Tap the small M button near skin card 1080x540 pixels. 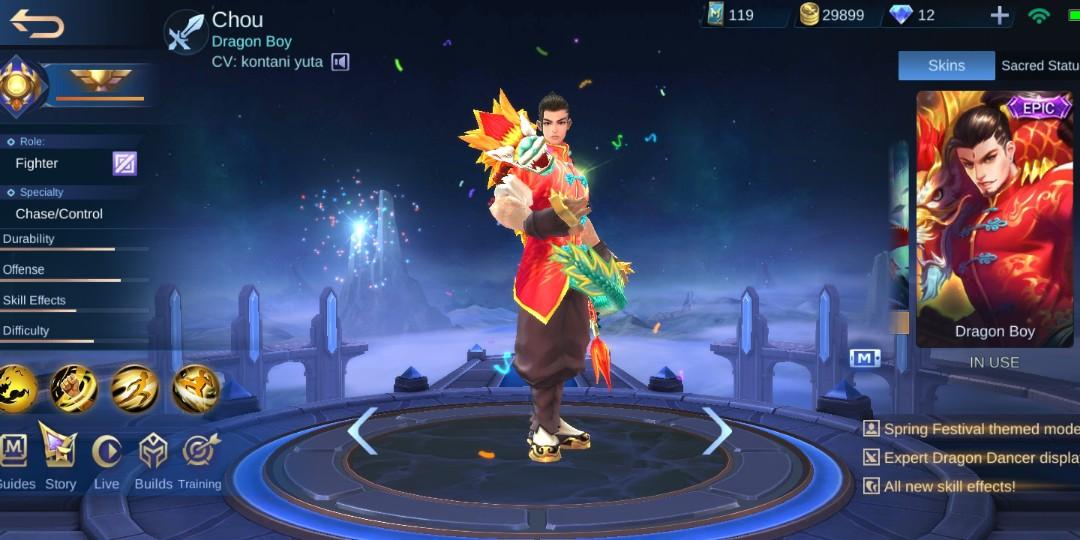click(864, 358)
